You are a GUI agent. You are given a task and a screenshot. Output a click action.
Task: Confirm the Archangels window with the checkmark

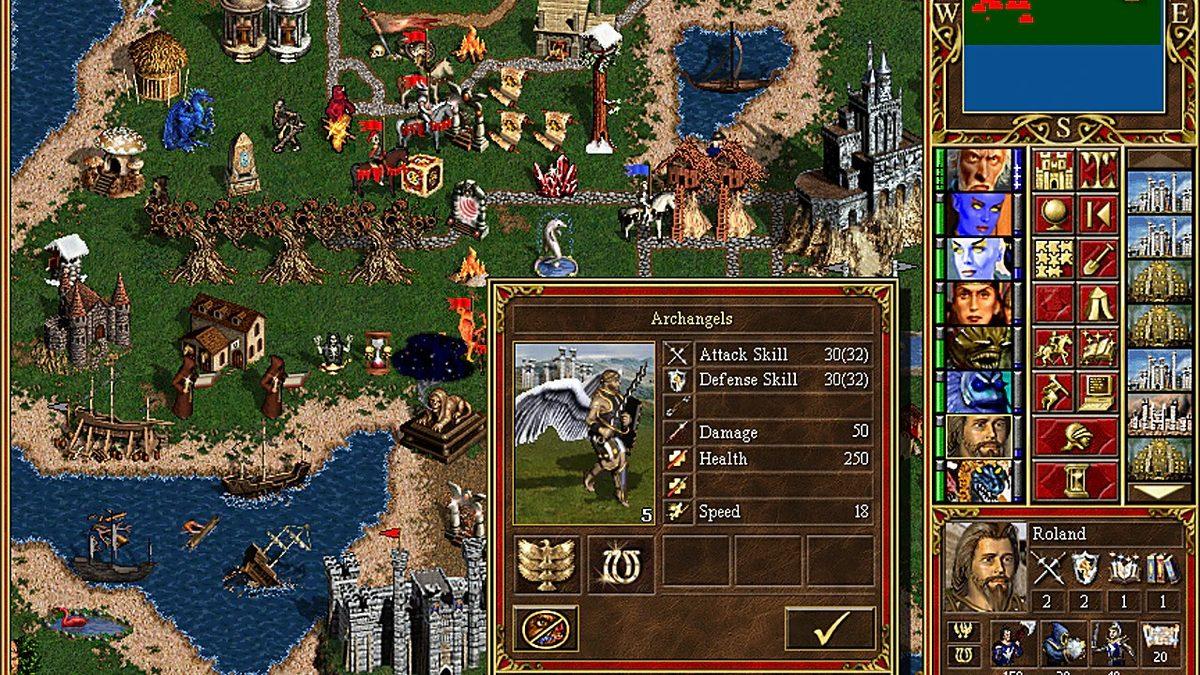(x=829, y=628)
